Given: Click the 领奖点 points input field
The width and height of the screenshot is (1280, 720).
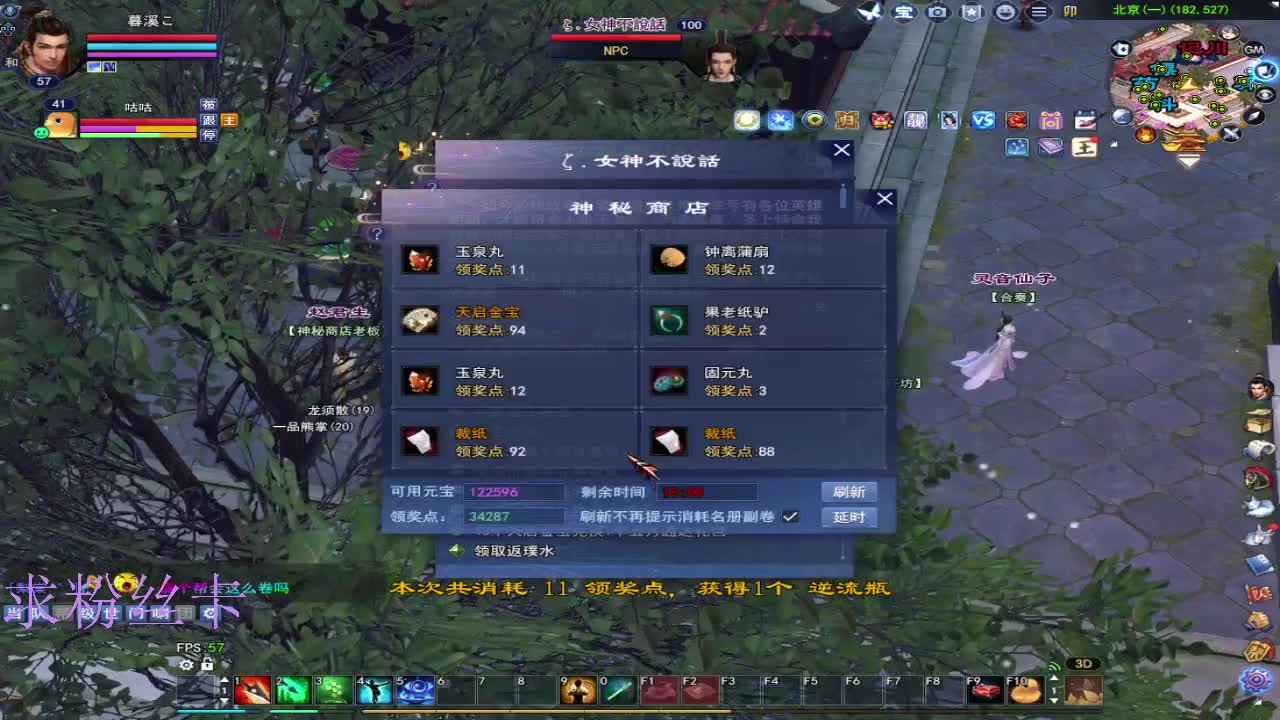Looking at the screenshot, I should coord(513,517).
